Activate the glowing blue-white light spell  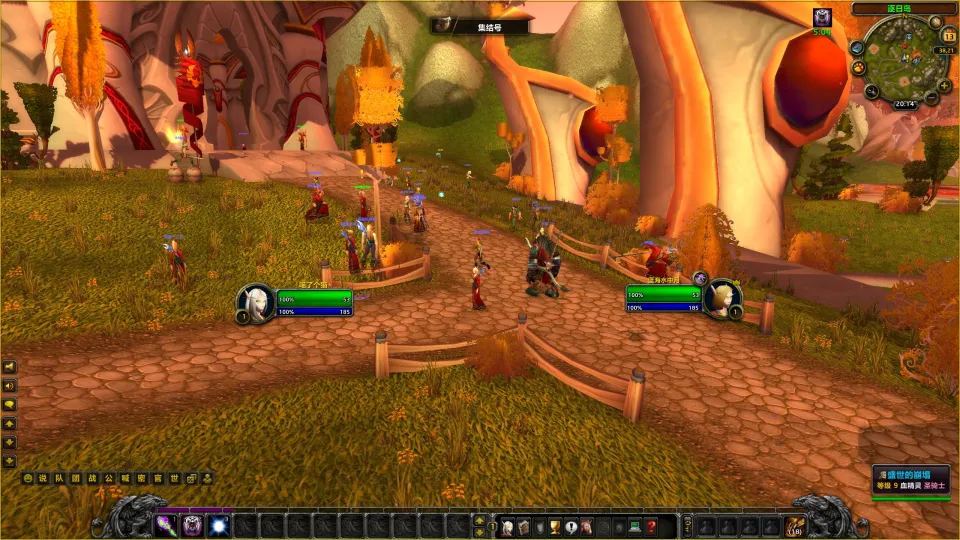pyautogui.click(x=218, y=525)
